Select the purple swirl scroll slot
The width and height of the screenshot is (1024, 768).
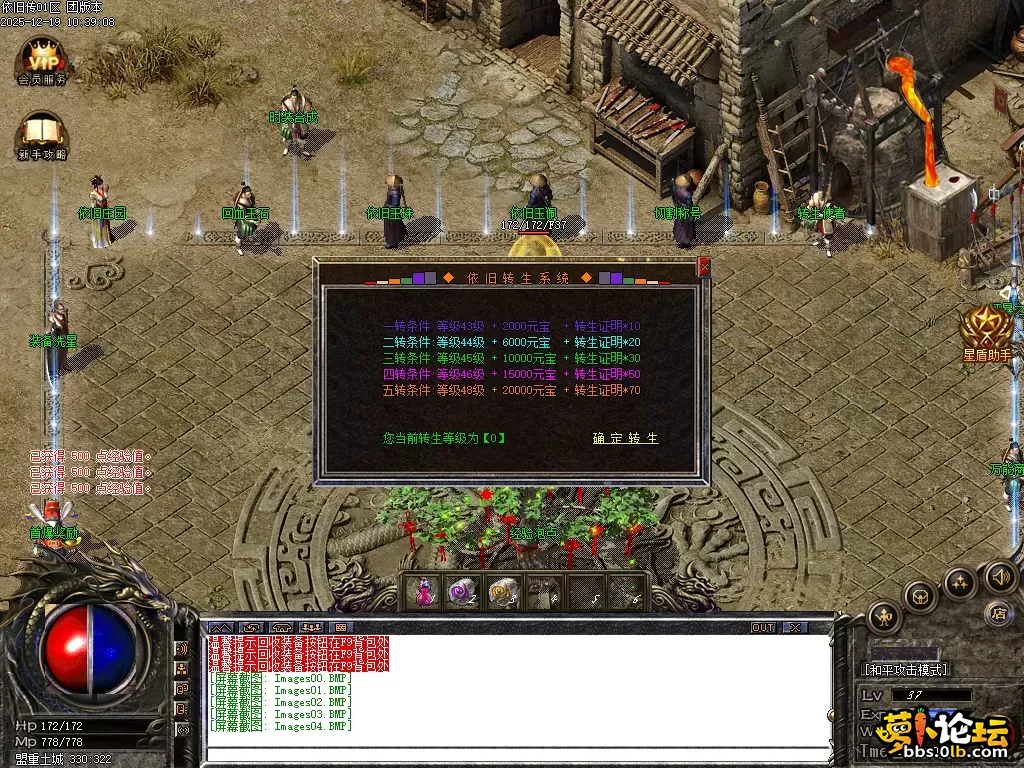click(x=462, y=592)
